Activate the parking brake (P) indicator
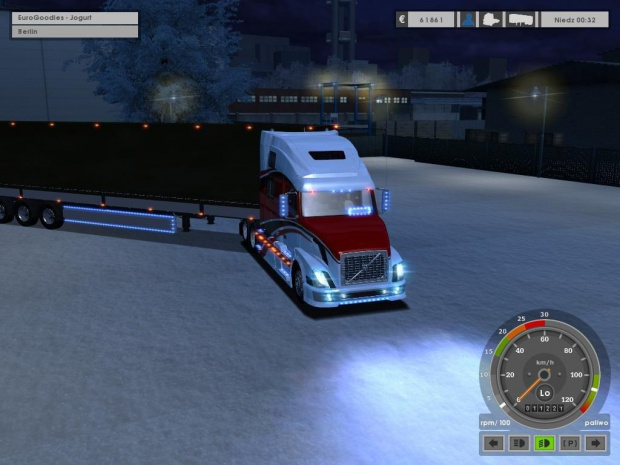The width and height of the screenshot is (620, 465). tap(571, 443)
